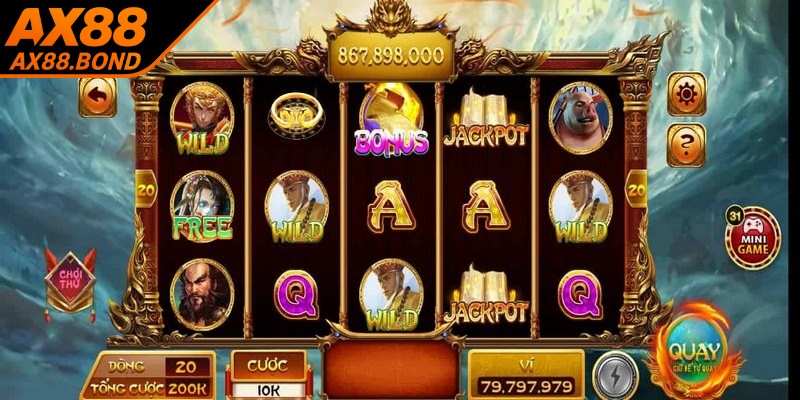Viewport: 800px width, 400px height.
Task: Show help with the question mark button
Action: coord(686,145)
